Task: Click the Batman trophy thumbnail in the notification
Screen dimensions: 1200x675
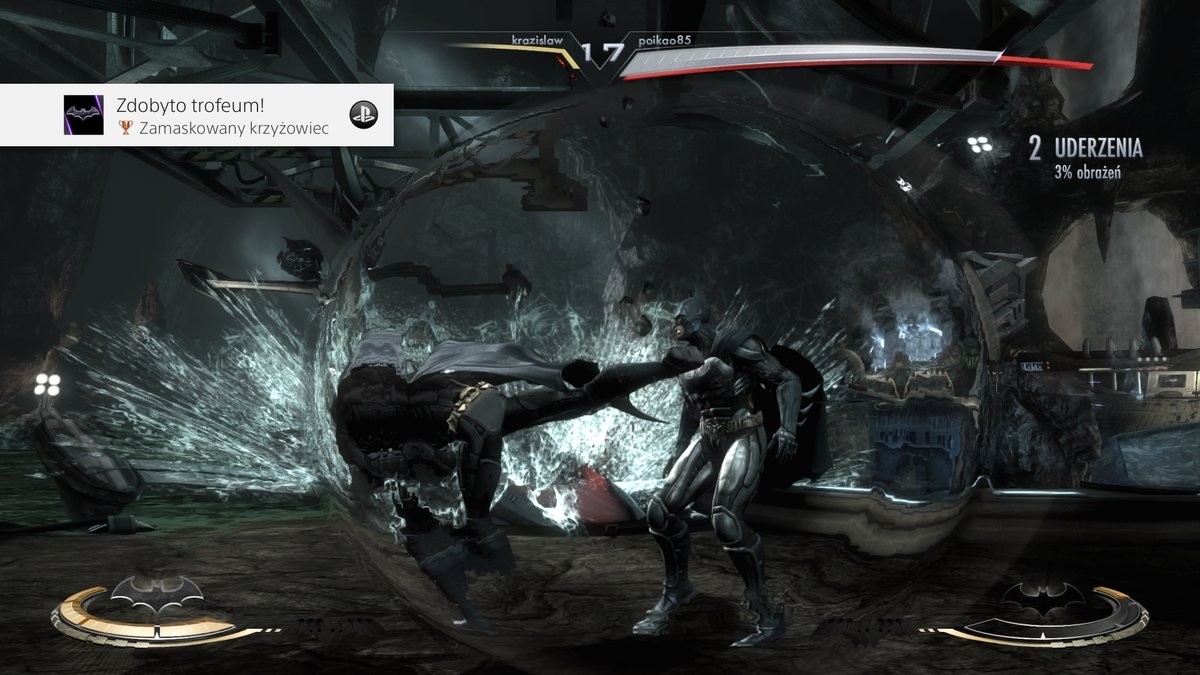Action: 83,115
